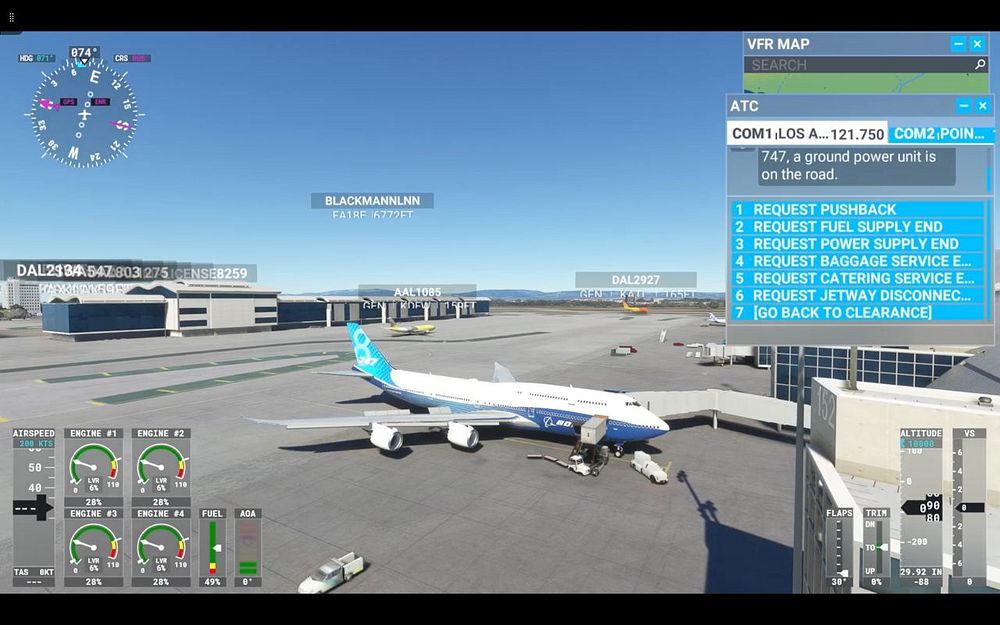This screenshot has height=625, width=1000.
Task: Minimize the VFR Map panel
Action: tap(958, 44)
